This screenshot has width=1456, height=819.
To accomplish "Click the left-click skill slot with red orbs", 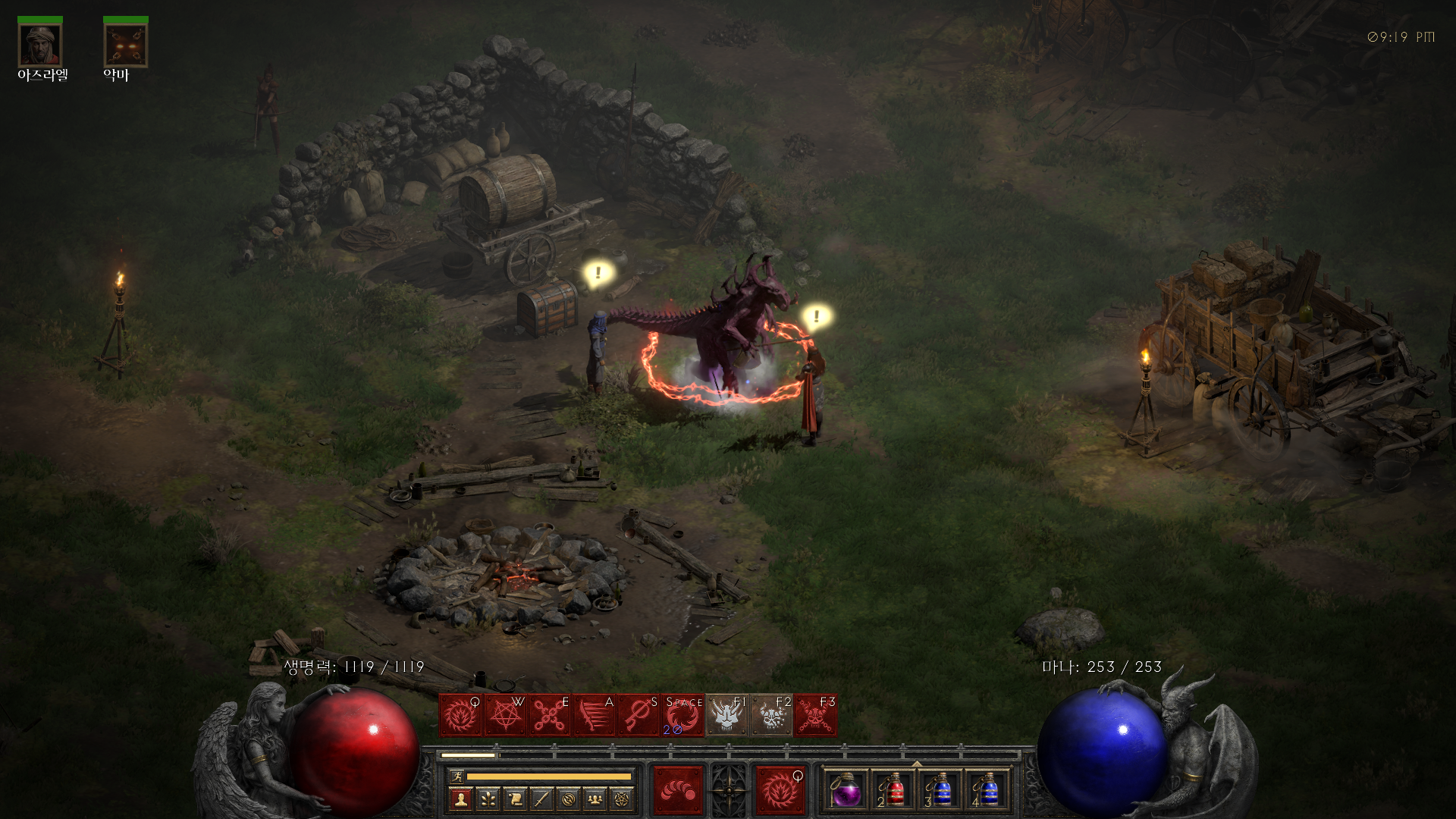I will [x=678, y=791].
